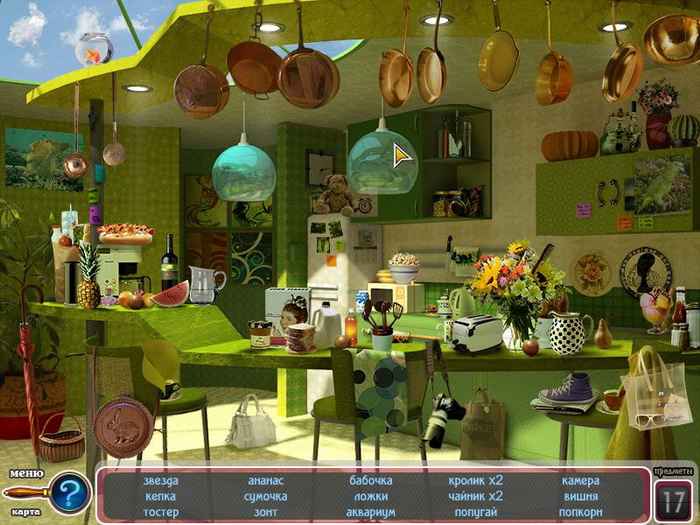The width and height of the screenshot is (700, 525).
Task: Select 'попугай' in the item list
Action: click(475, 512)
